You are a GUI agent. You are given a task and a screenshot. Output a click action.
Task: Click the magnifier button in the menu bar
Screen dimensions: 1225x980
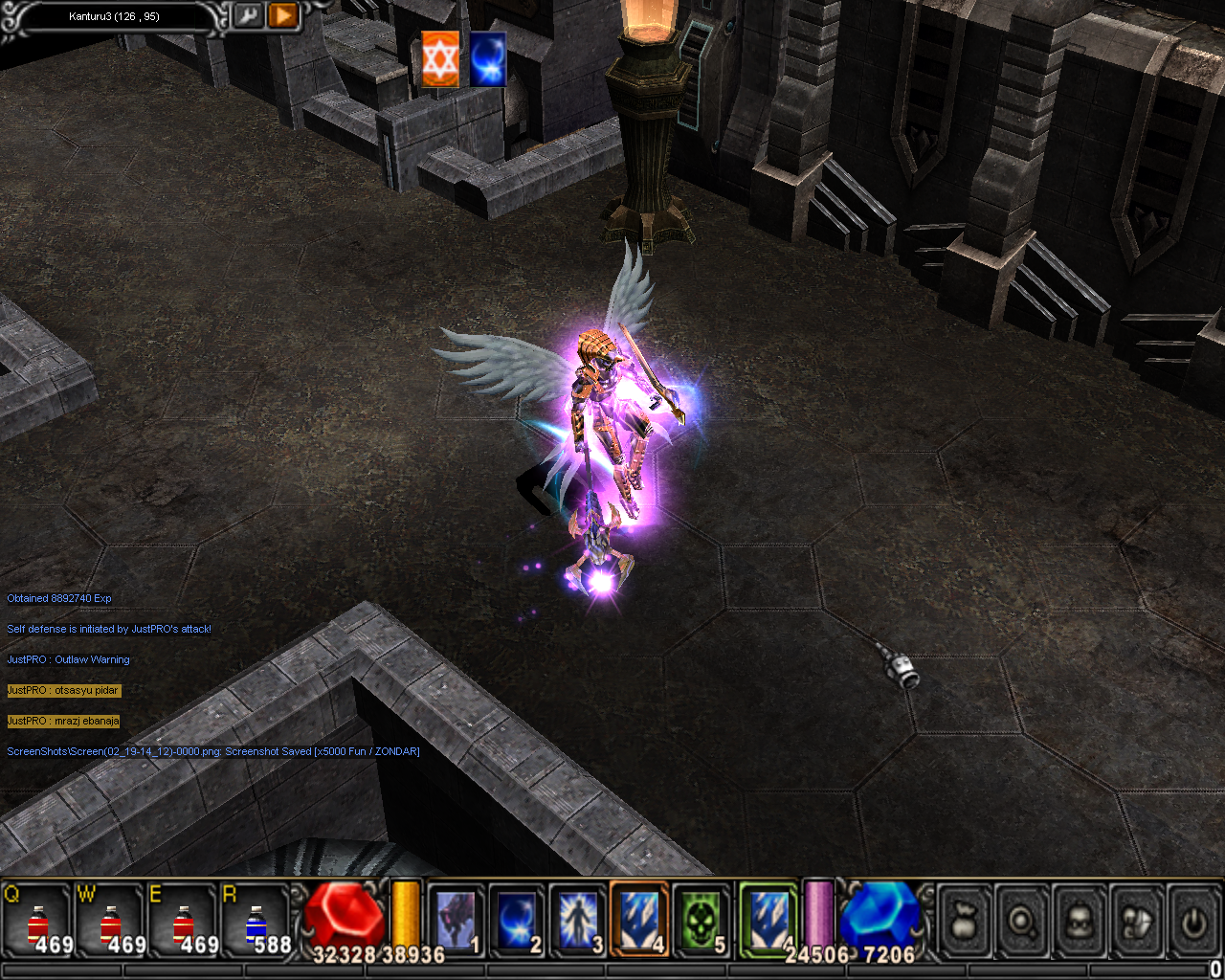1022,922
